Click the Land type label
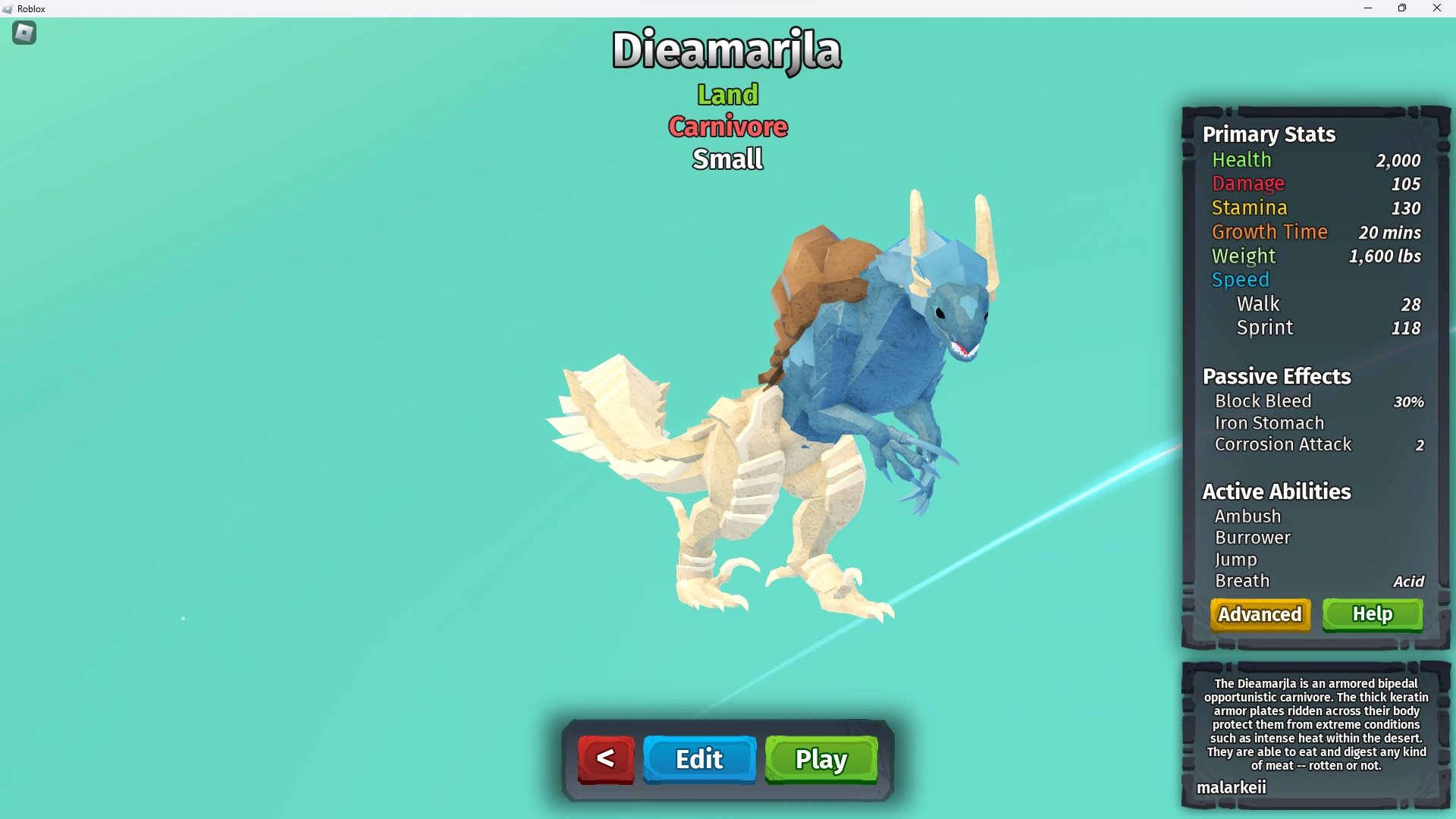This screenshot has height=819, width=1456. (726, 94)
